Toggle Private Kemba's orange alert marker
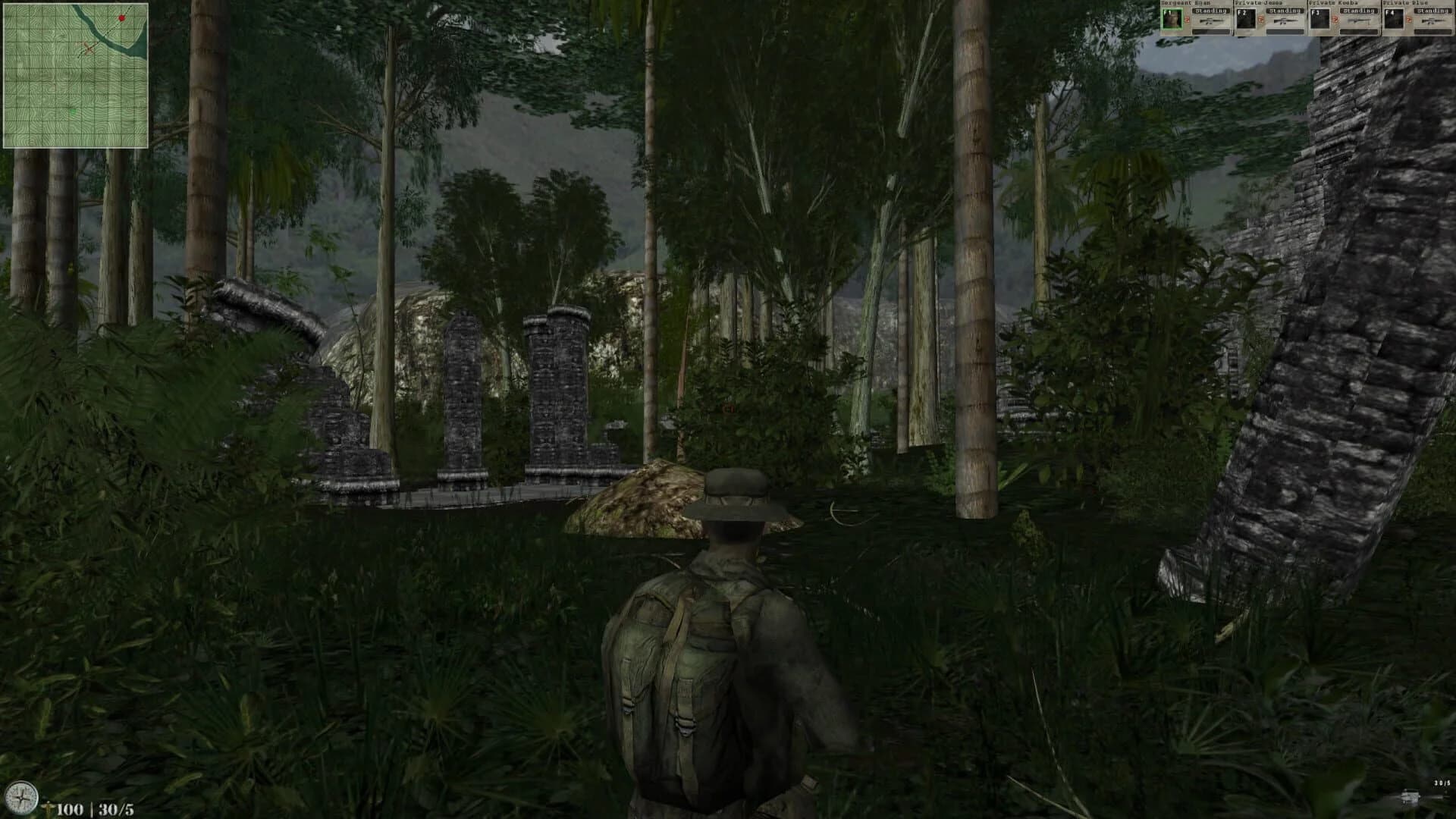This screenshot has height=819, width=1456. tap(1335, 20)
